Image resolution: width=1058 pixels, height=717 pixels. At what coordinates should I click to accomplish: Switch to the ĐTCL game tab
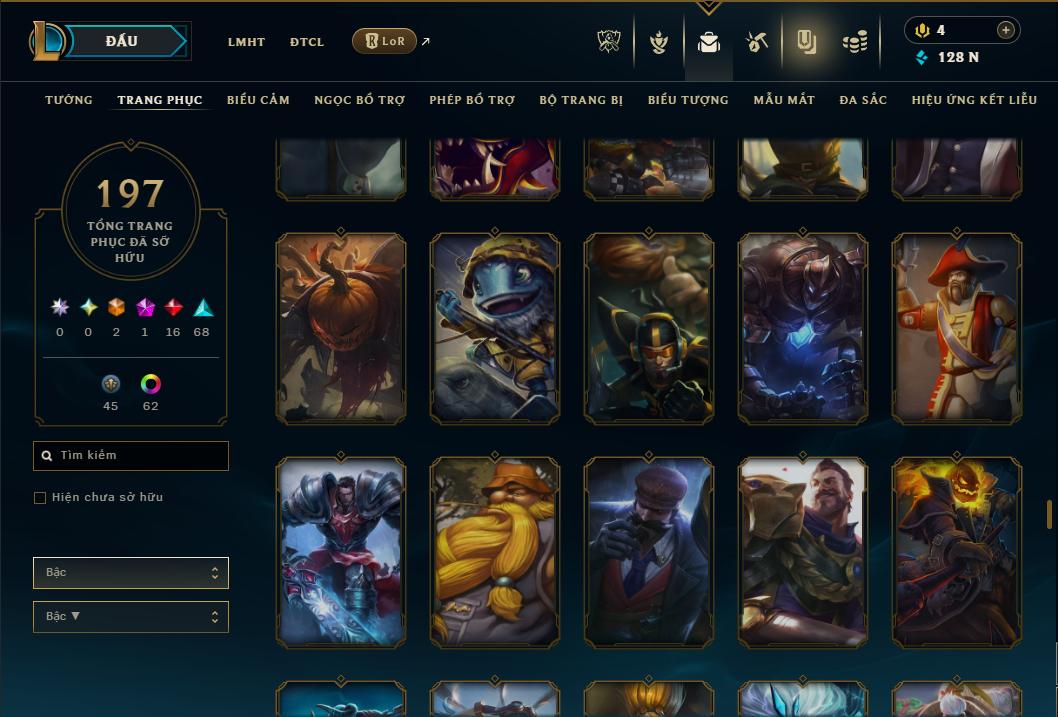(307, 42)
